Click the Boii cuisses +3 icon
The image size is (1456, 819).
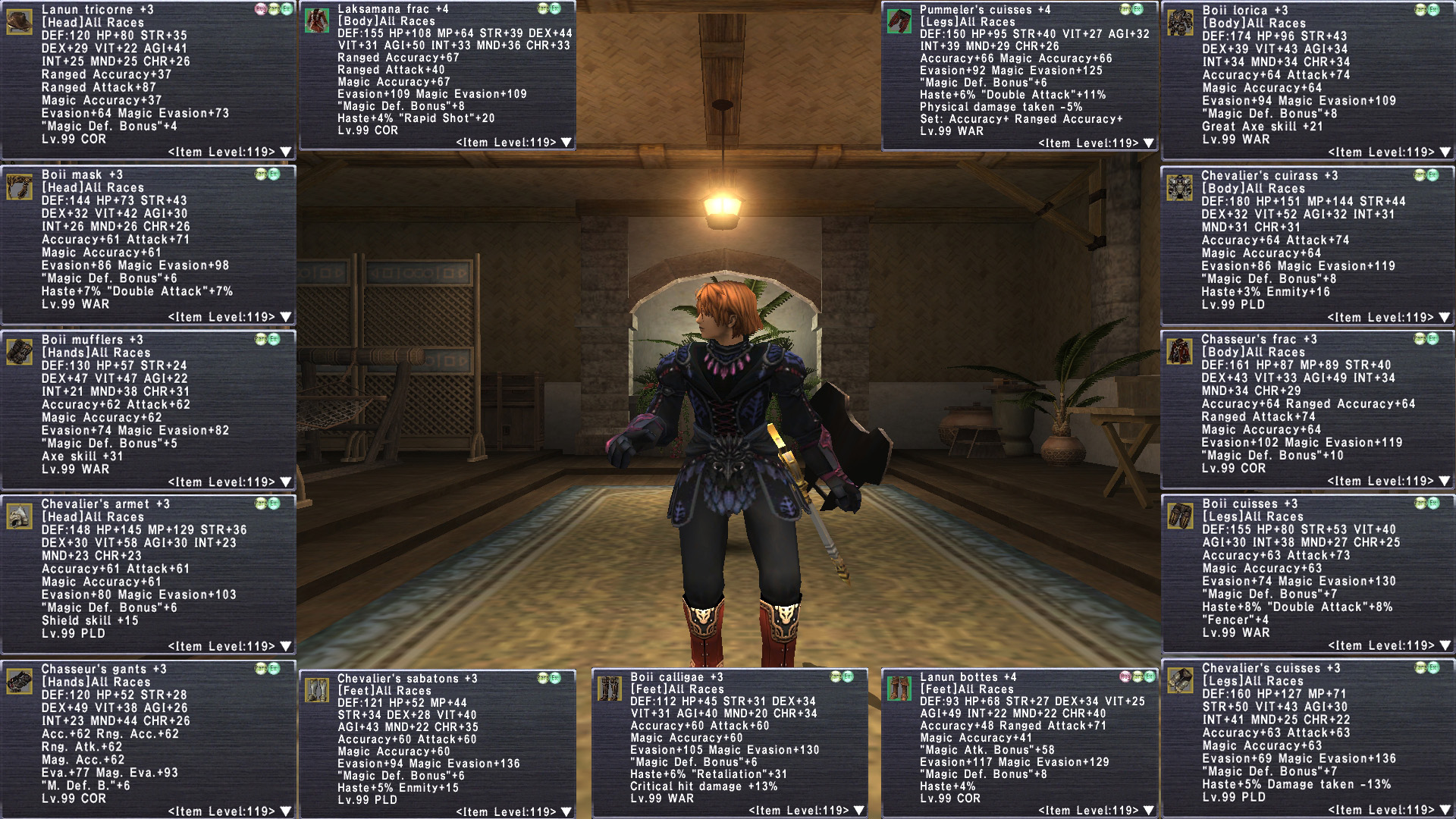[x=1180, y=516]
